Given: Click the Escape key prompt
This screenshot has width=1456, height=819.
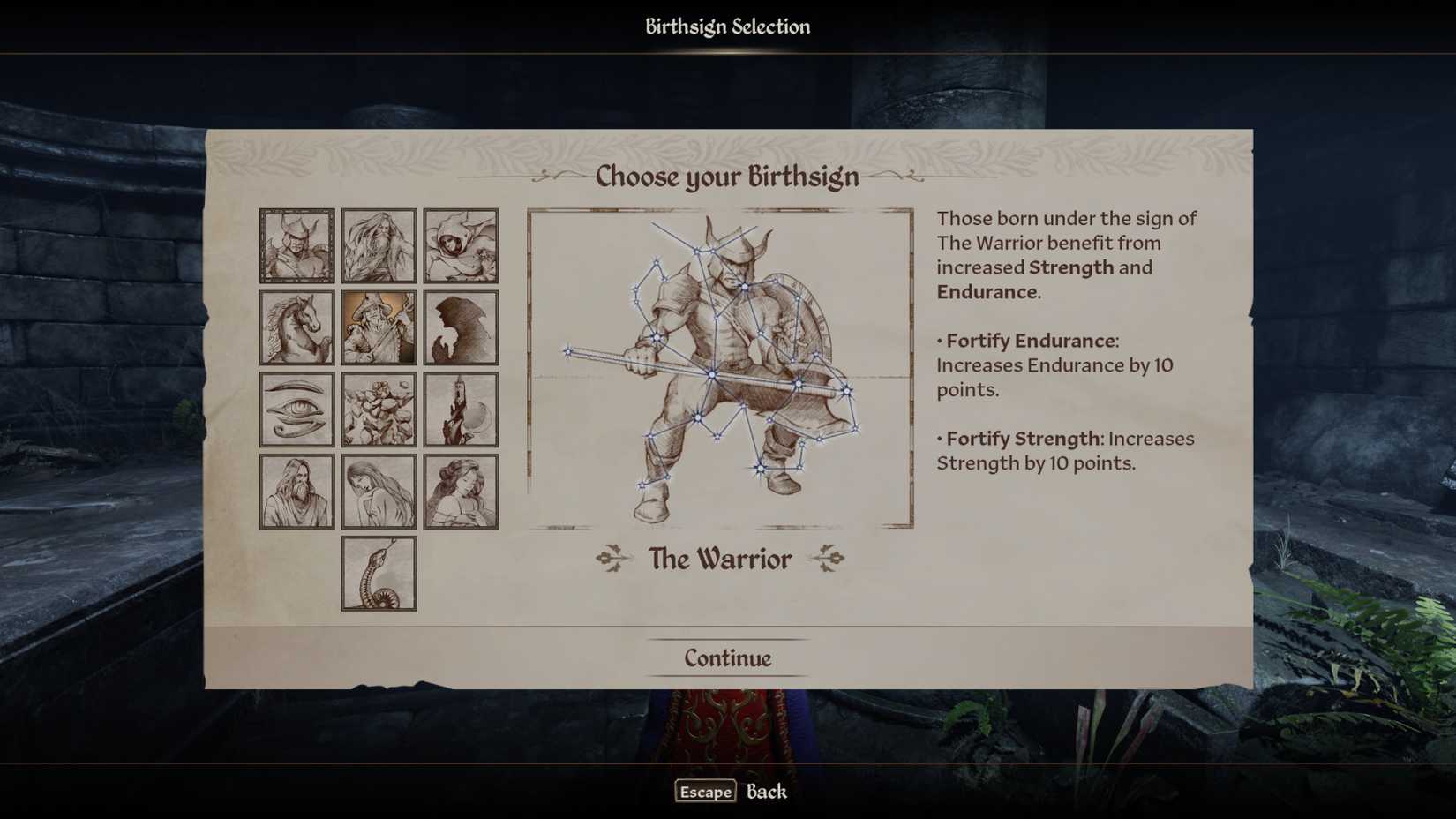Looking at the screenshot, I should pos(704,792).
